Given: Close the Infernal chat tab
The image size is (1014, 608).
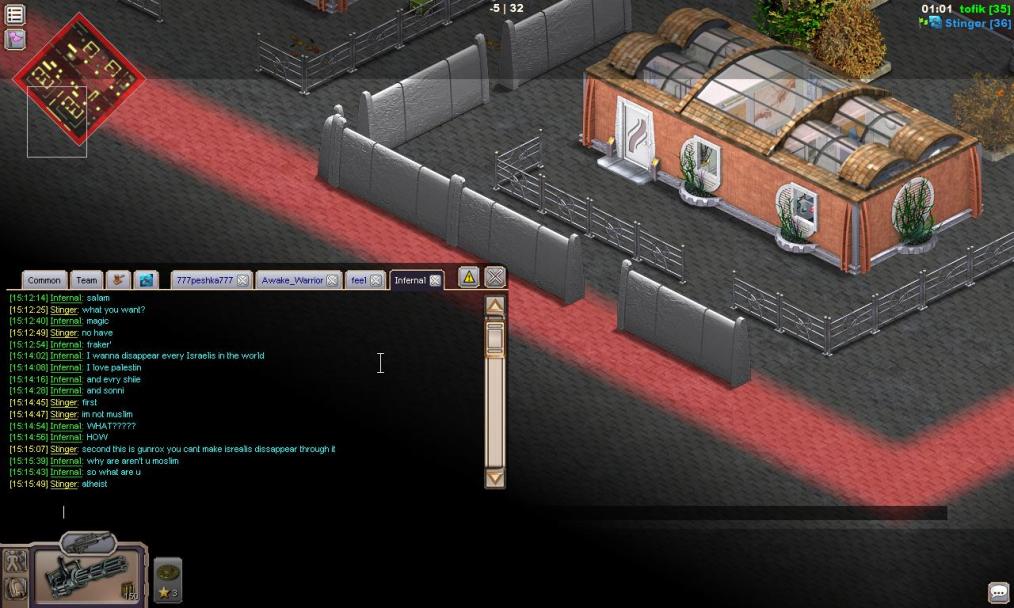Looking at the screenshot, I should point(435,281).
